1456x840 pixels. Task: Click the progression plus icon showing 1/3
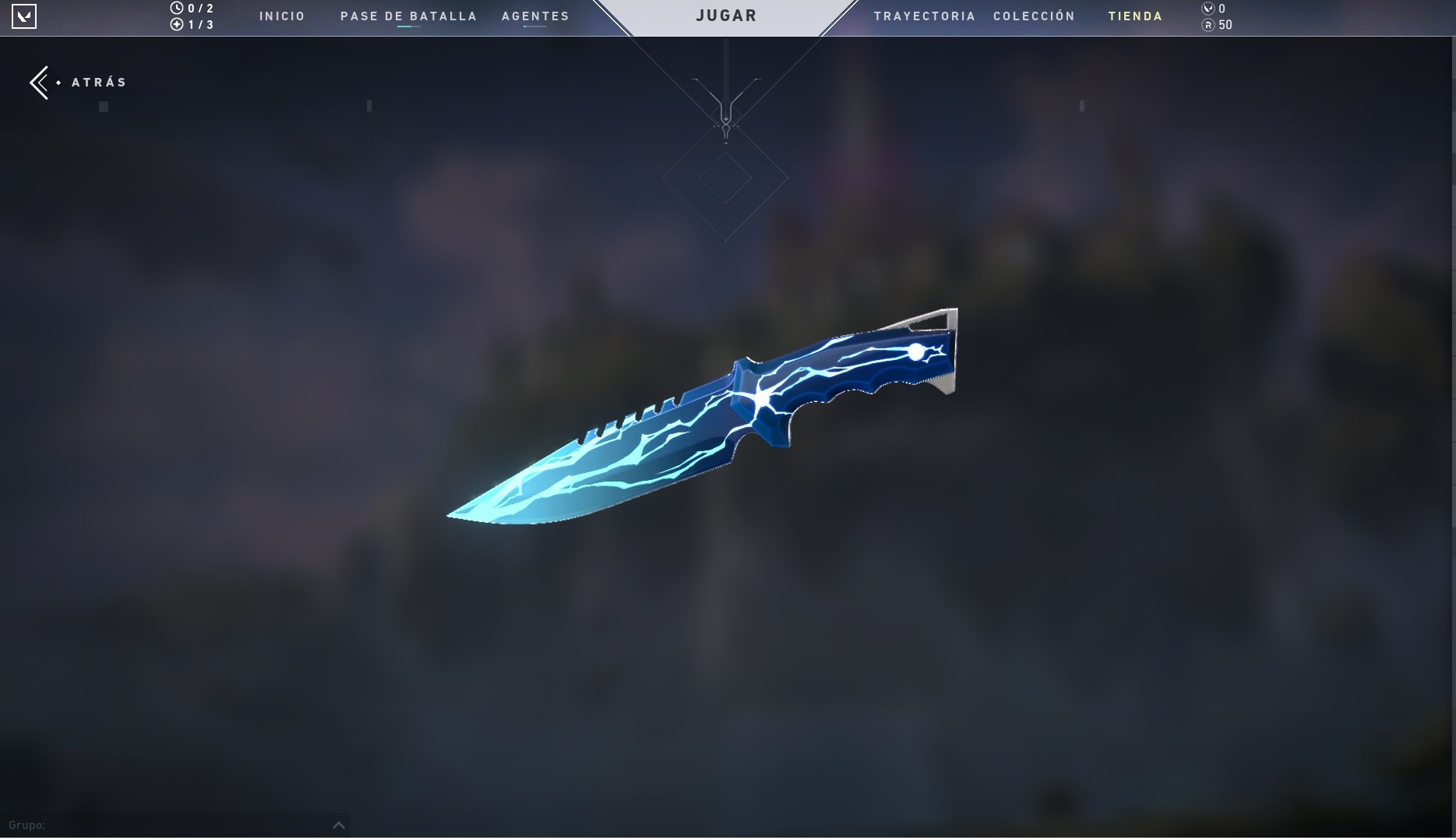click(178, 23)
